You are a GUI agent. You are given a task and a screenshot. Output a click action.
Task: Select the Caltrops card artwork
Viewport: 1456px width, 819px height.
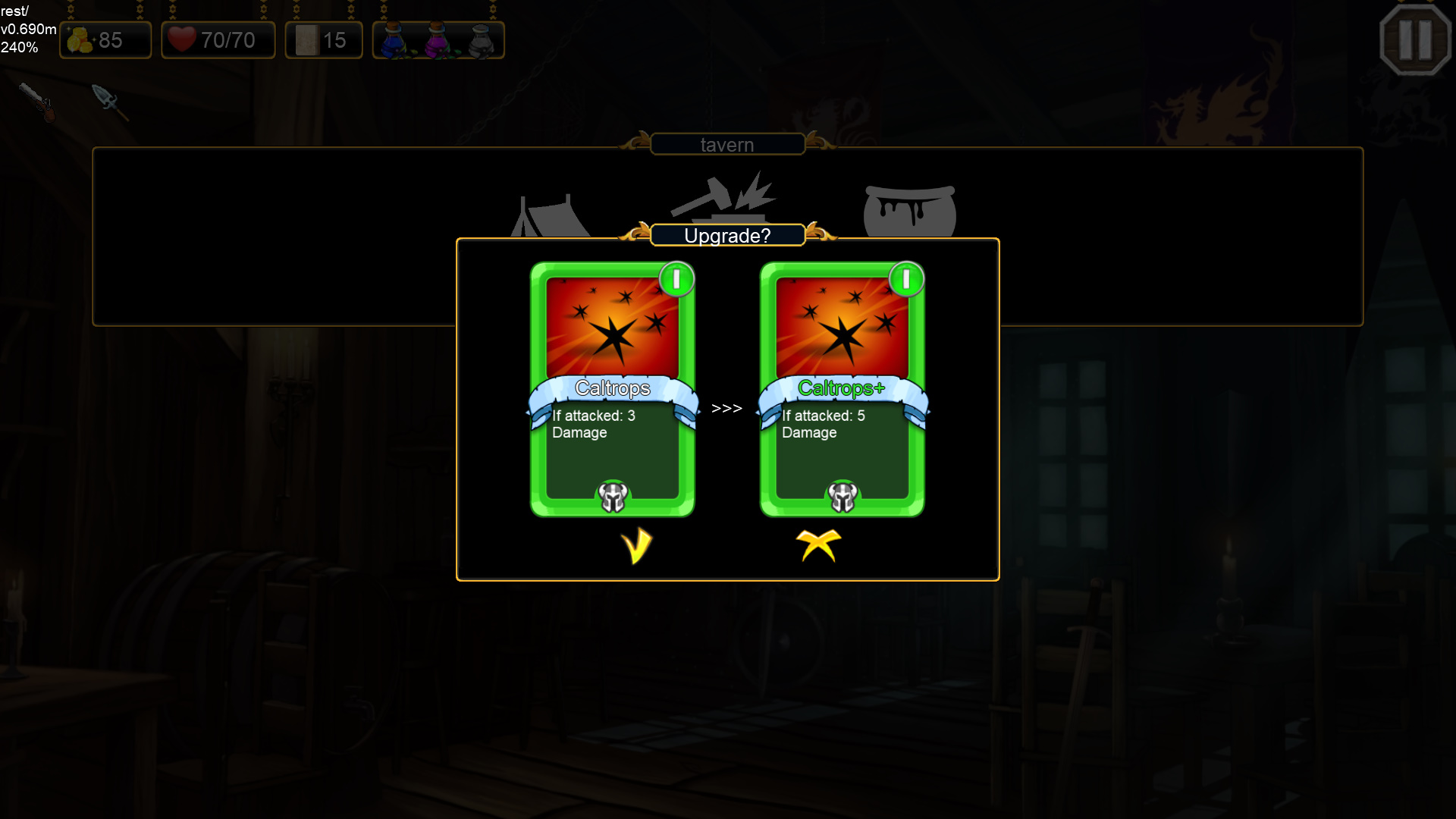click(613, 328)
